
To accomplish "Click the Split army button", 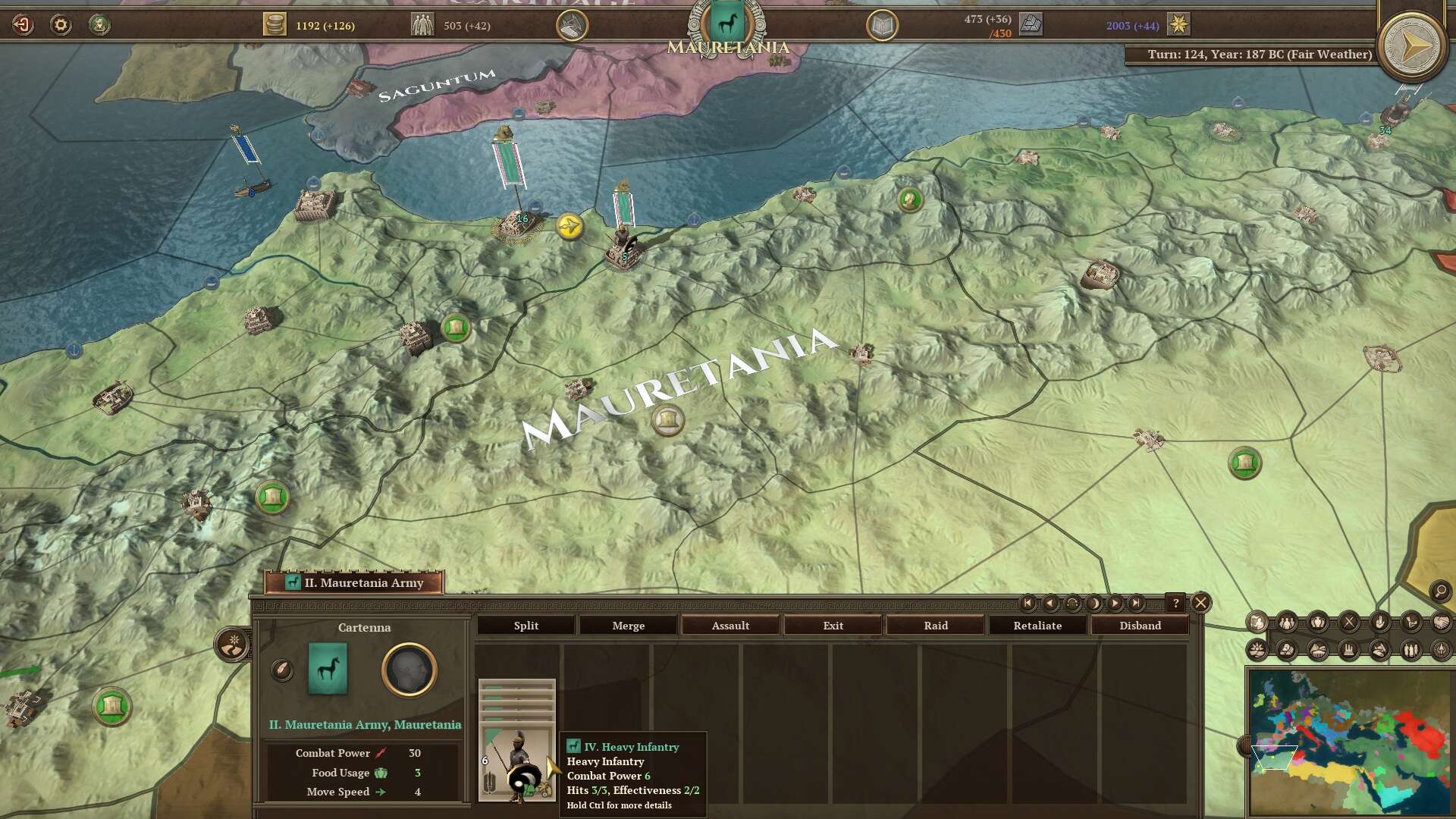I will tap(526, 626).
